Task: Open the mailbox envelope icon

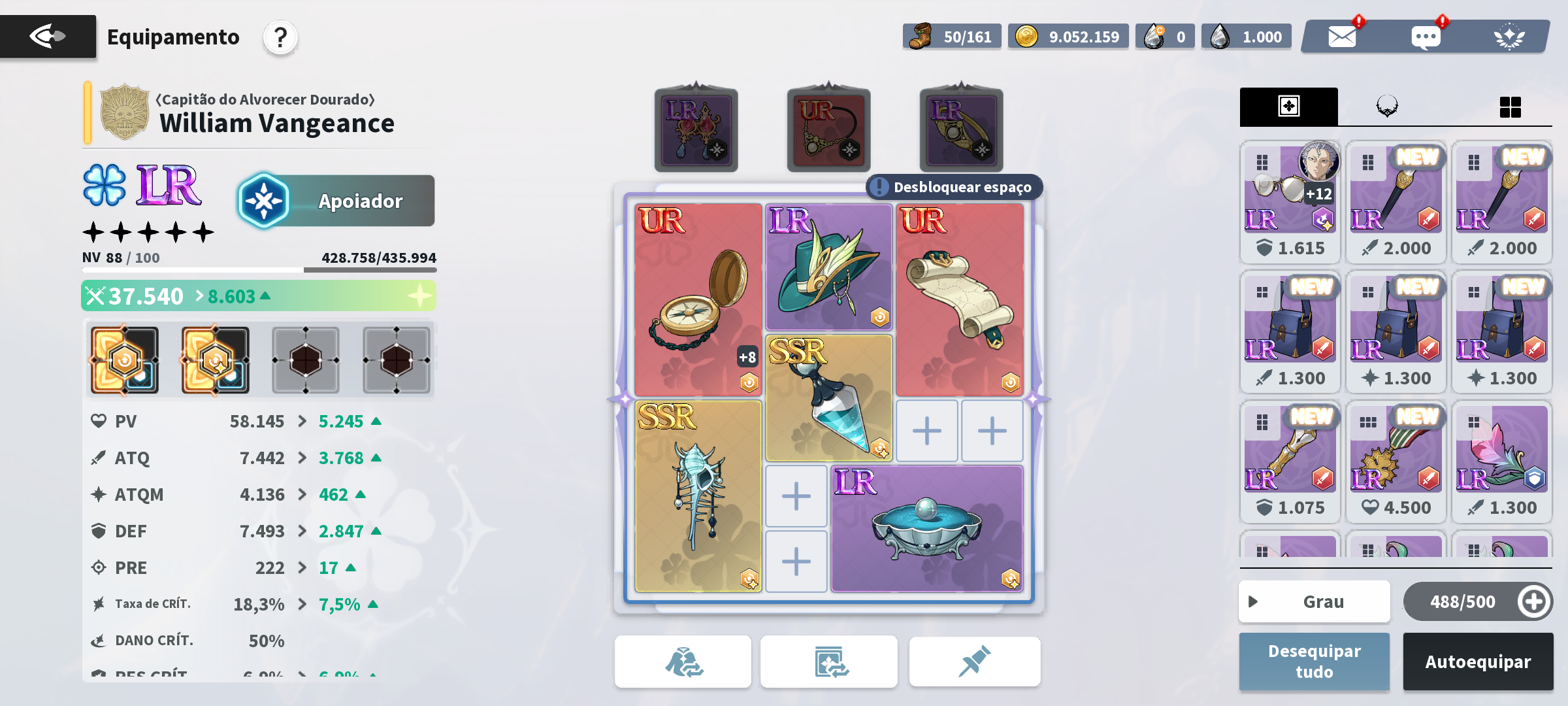Action: (x=1342, y=37)
